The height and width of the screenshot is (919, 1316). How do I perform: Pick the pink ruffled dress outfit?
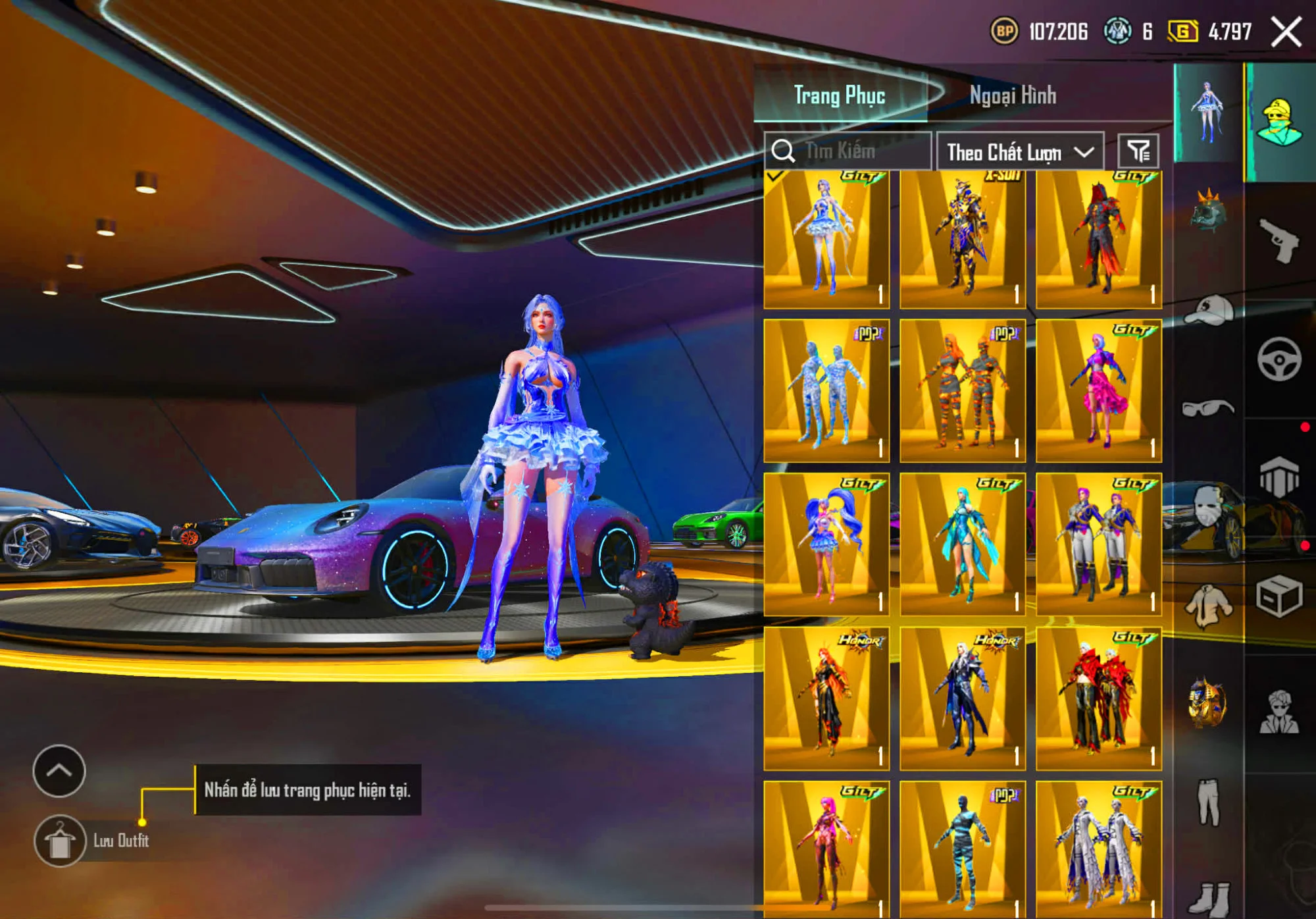click(1098, 391)
